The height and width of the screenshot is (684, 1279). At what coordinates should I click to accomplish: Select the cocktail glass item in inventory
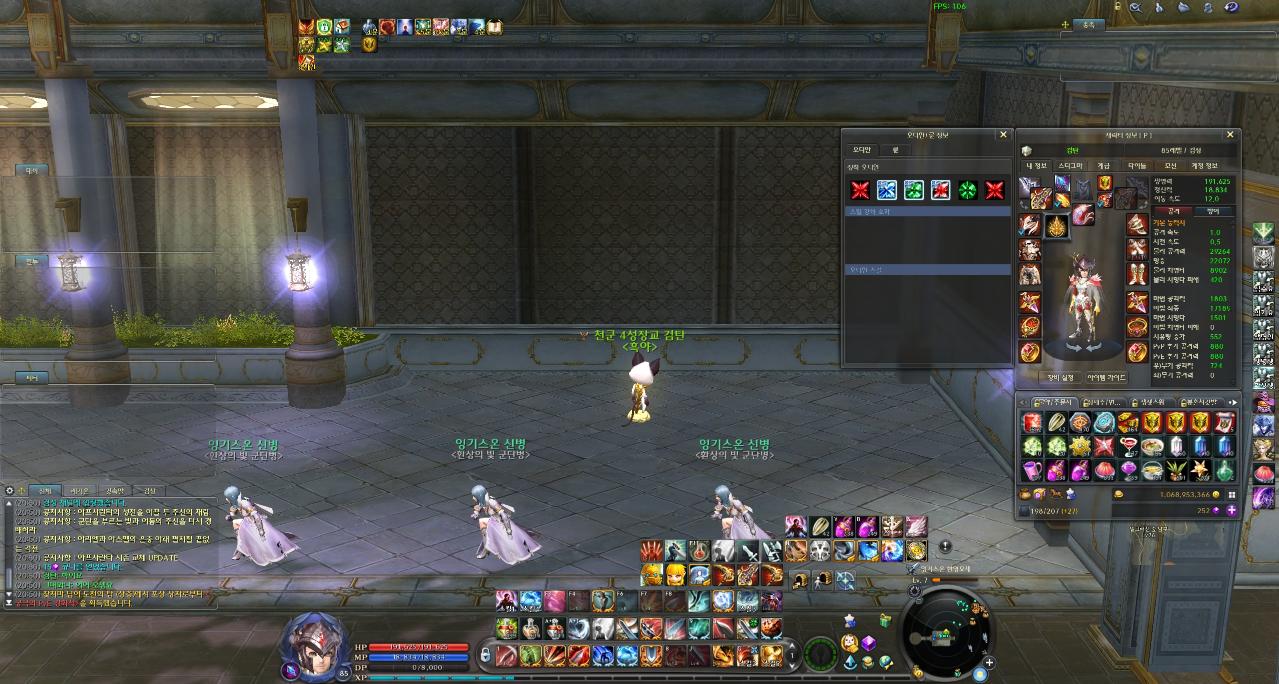coord(1127,446)
